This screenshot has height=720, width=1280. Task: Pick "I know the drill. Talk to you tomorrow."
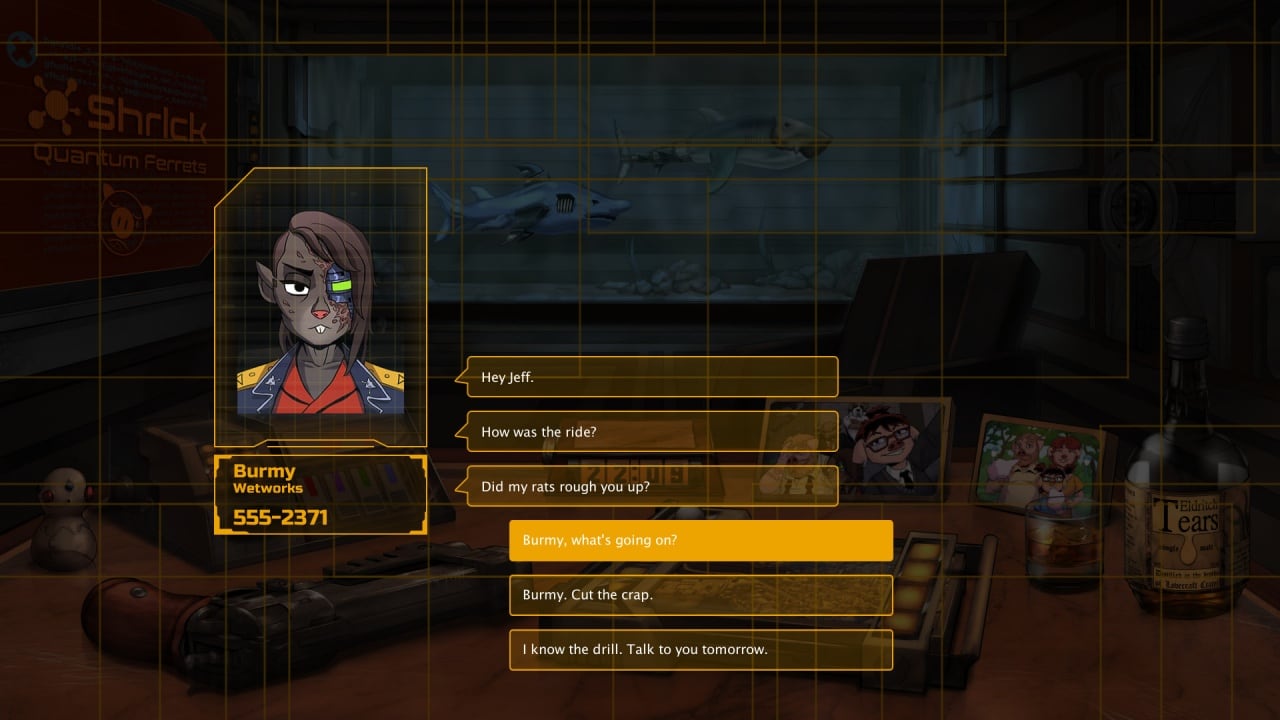pyautogui.click(x=700, y=649)
